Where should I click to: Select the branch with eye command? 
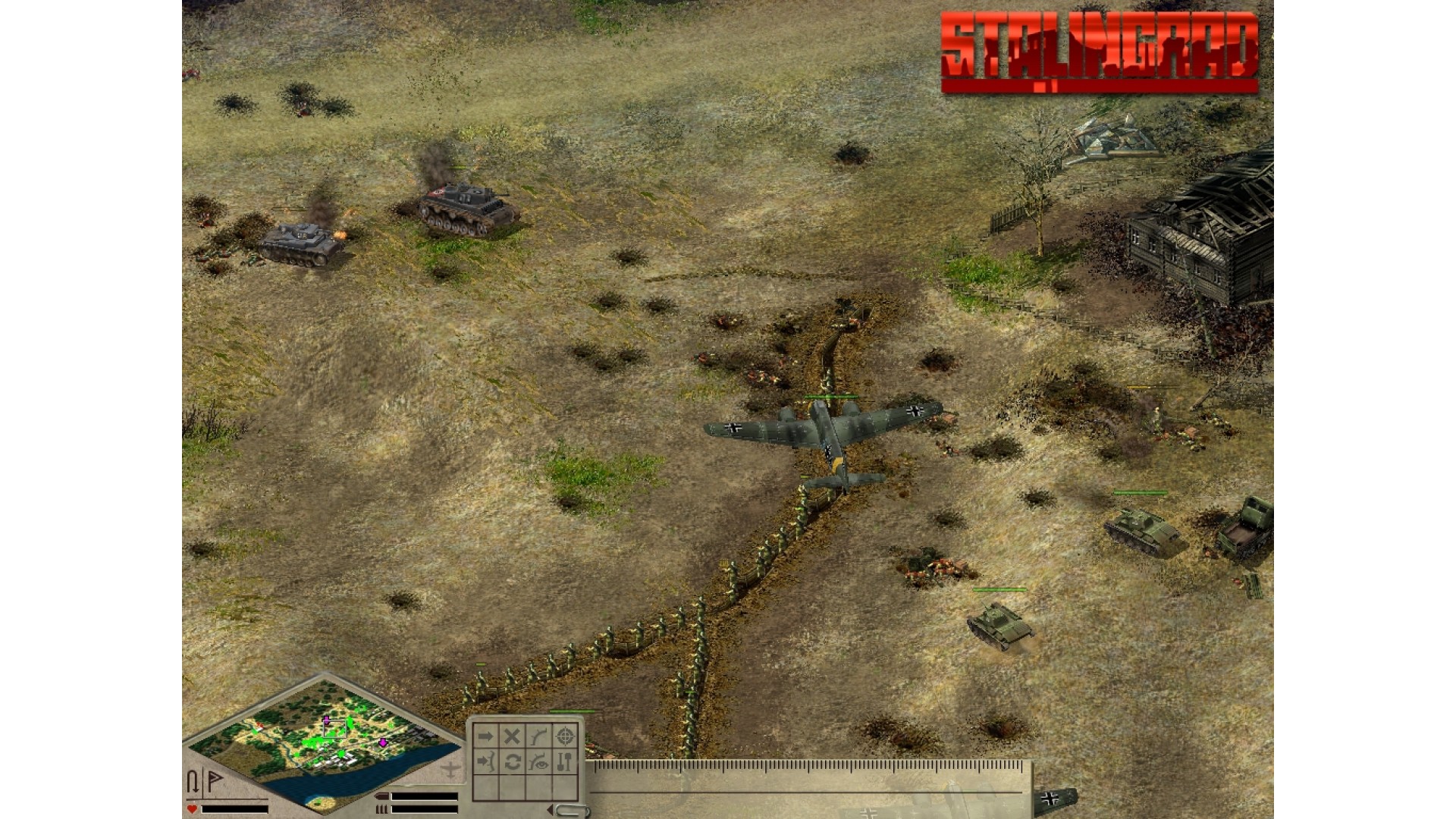tap(538, 762)
